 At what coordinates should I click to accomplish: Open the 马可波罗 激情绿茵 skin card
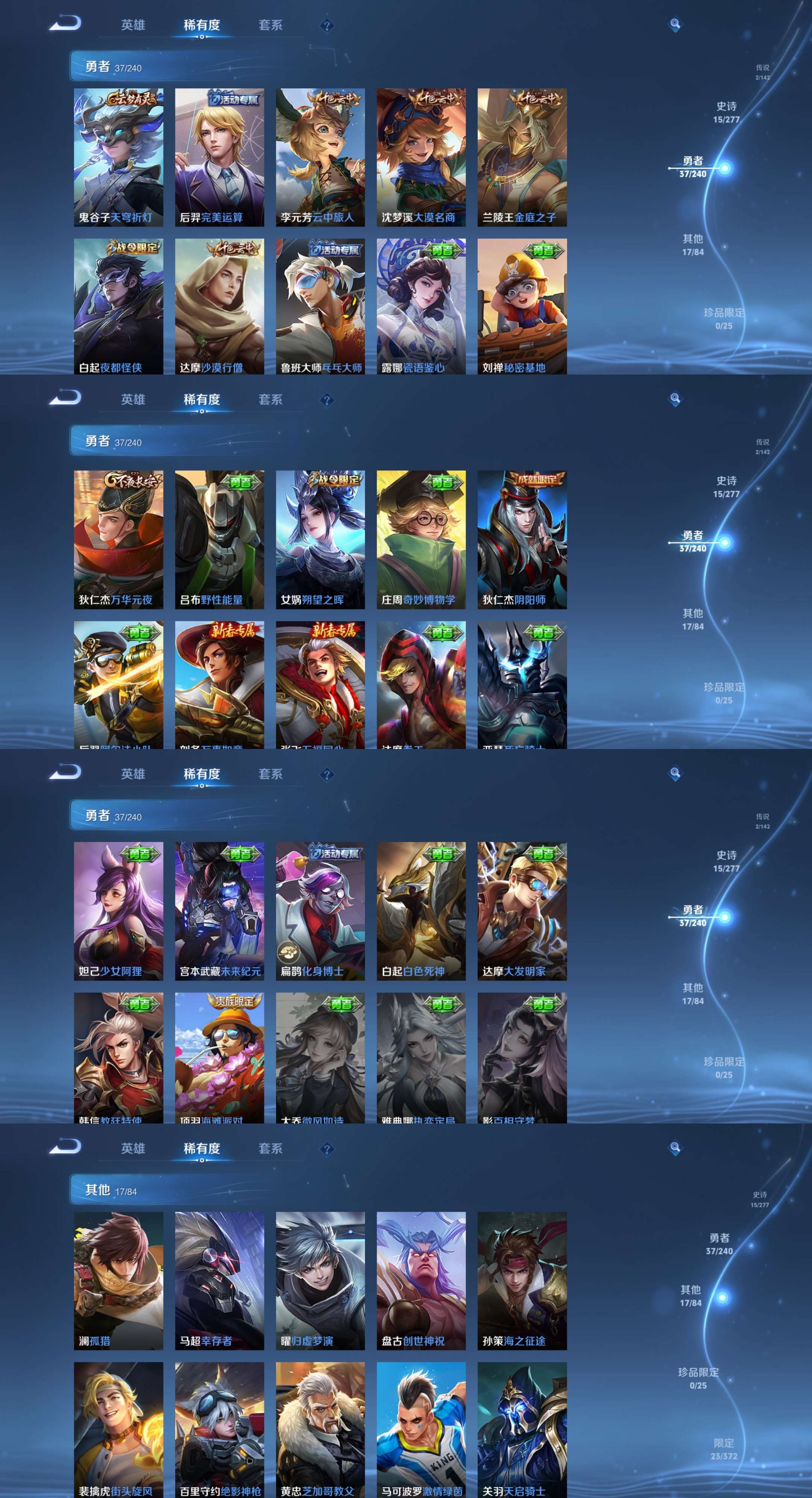(421, 1430)
